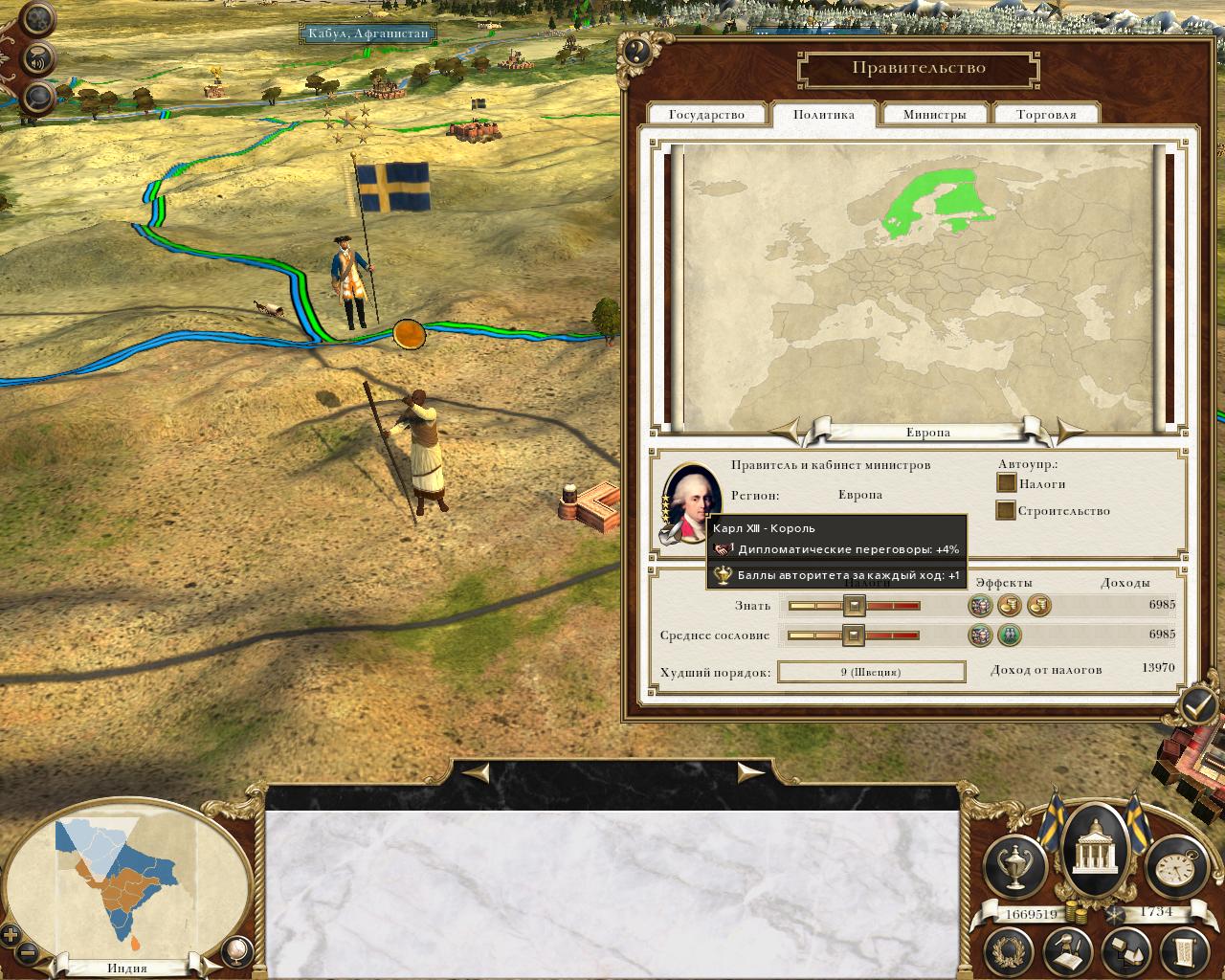
Task: Click the Знать tax slider handle
Action: click(854, 605)
